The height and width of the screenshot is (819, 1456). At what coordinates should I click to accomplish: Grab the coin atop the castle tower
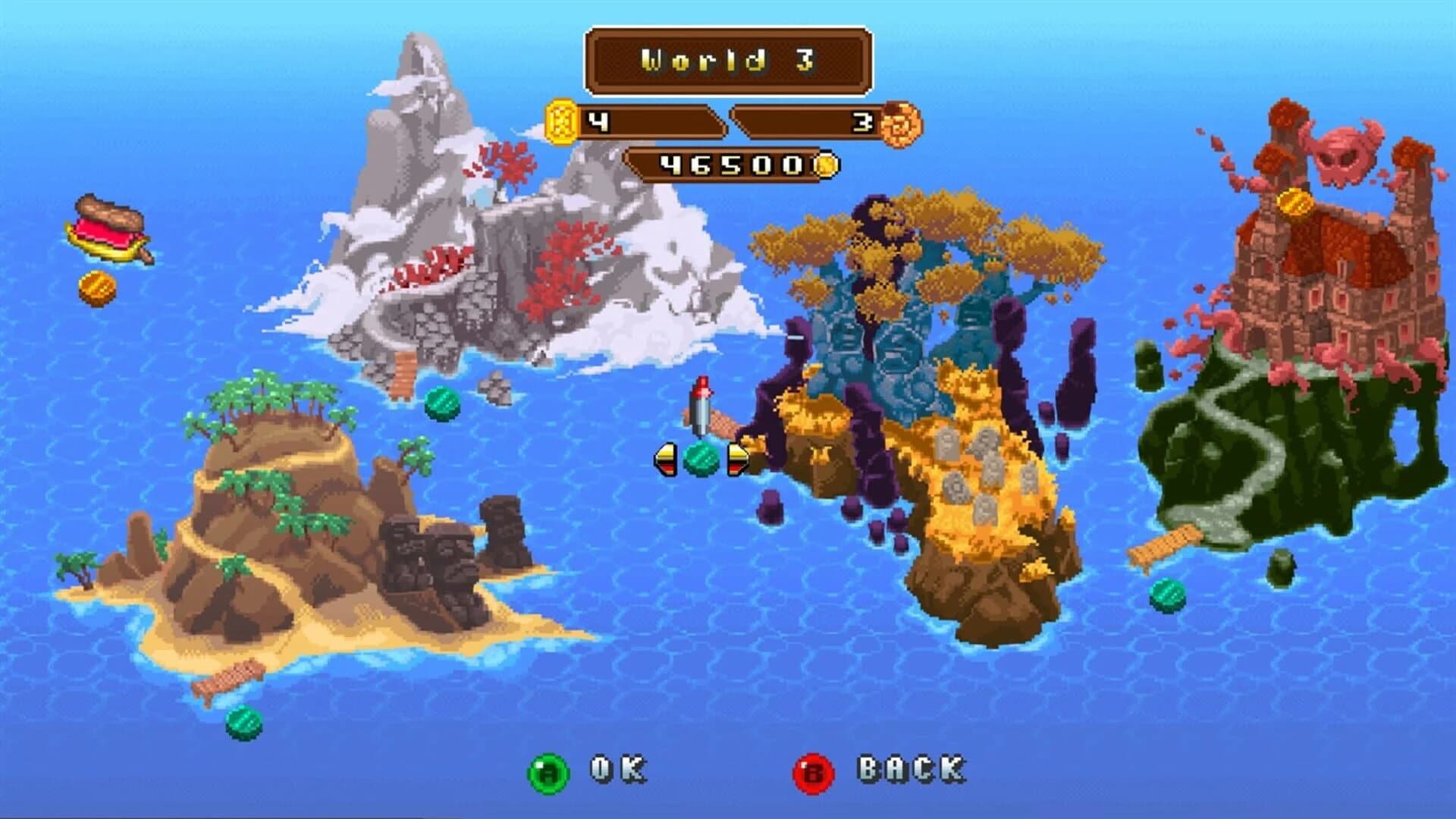pyautogui.click(x=1292, y=201)
